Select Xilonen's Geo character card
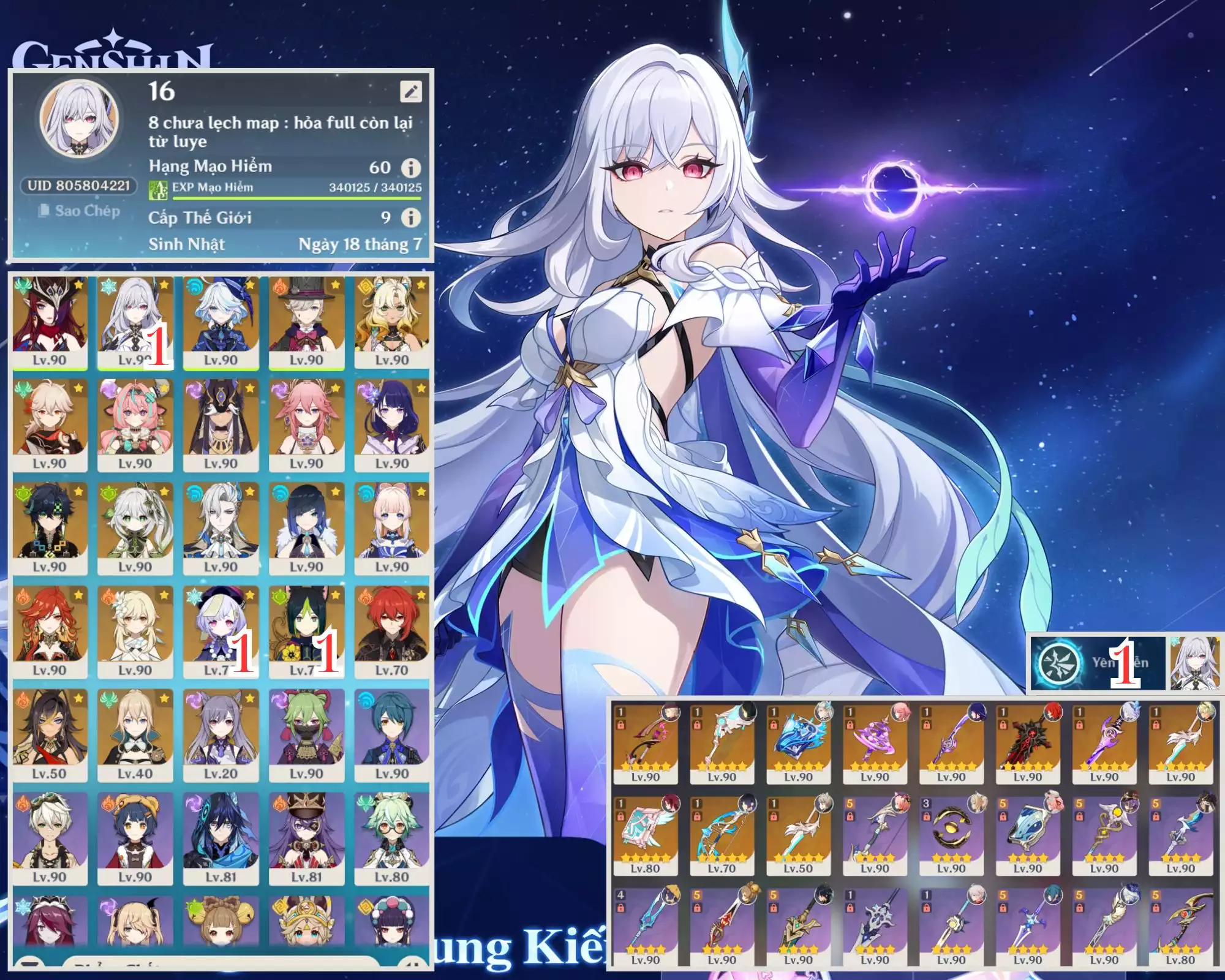The image size is (1225, 980). point(391,321)
